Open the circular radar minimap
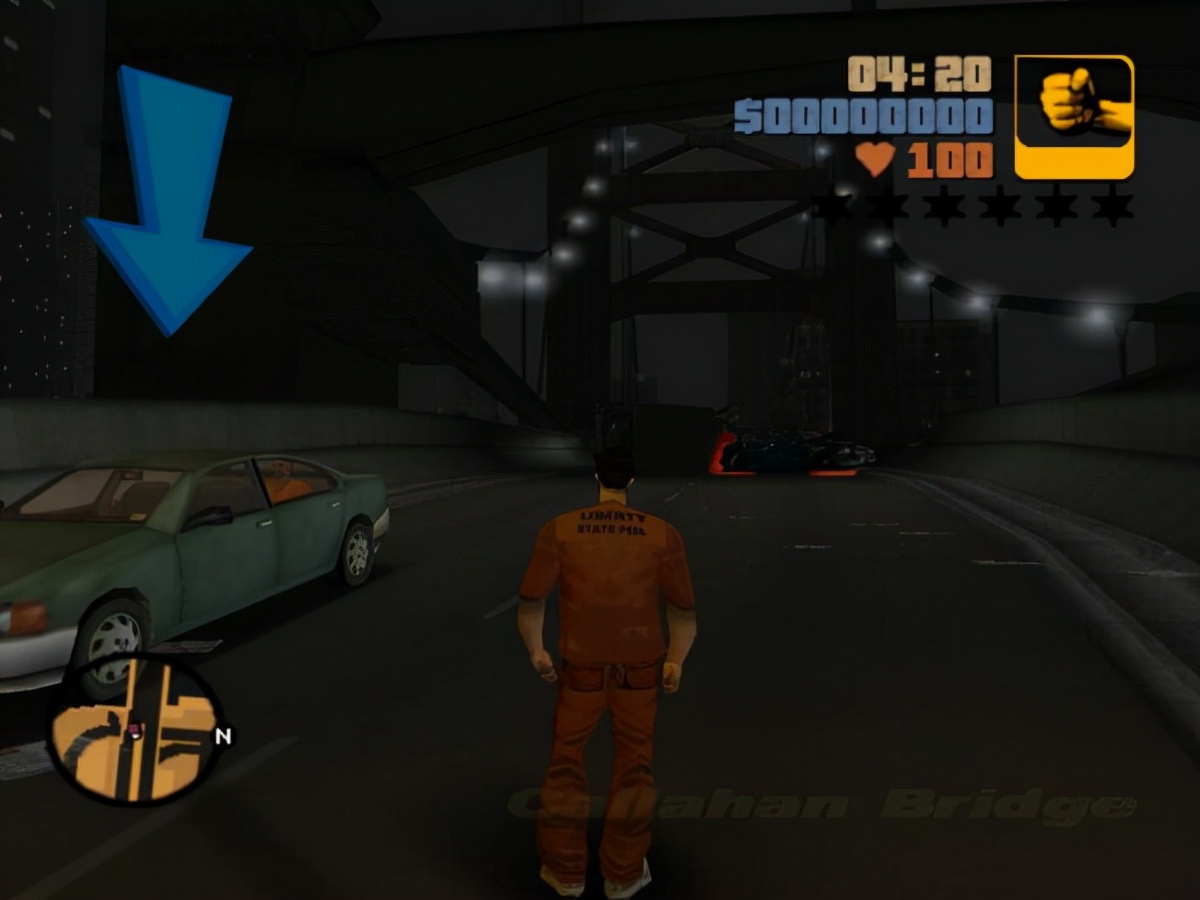The image size is (1200, 900). click(135, 729)
